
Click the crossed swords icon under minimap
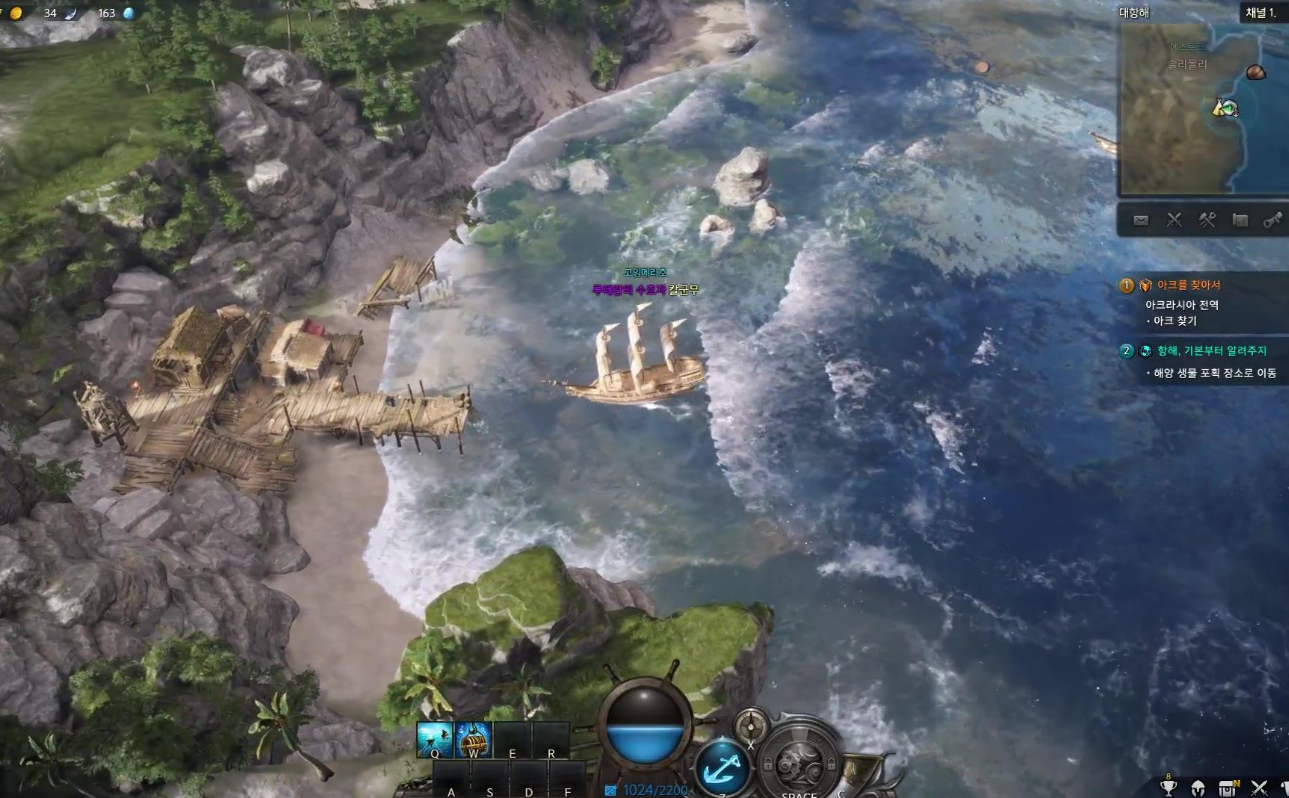click(1174, 220)
